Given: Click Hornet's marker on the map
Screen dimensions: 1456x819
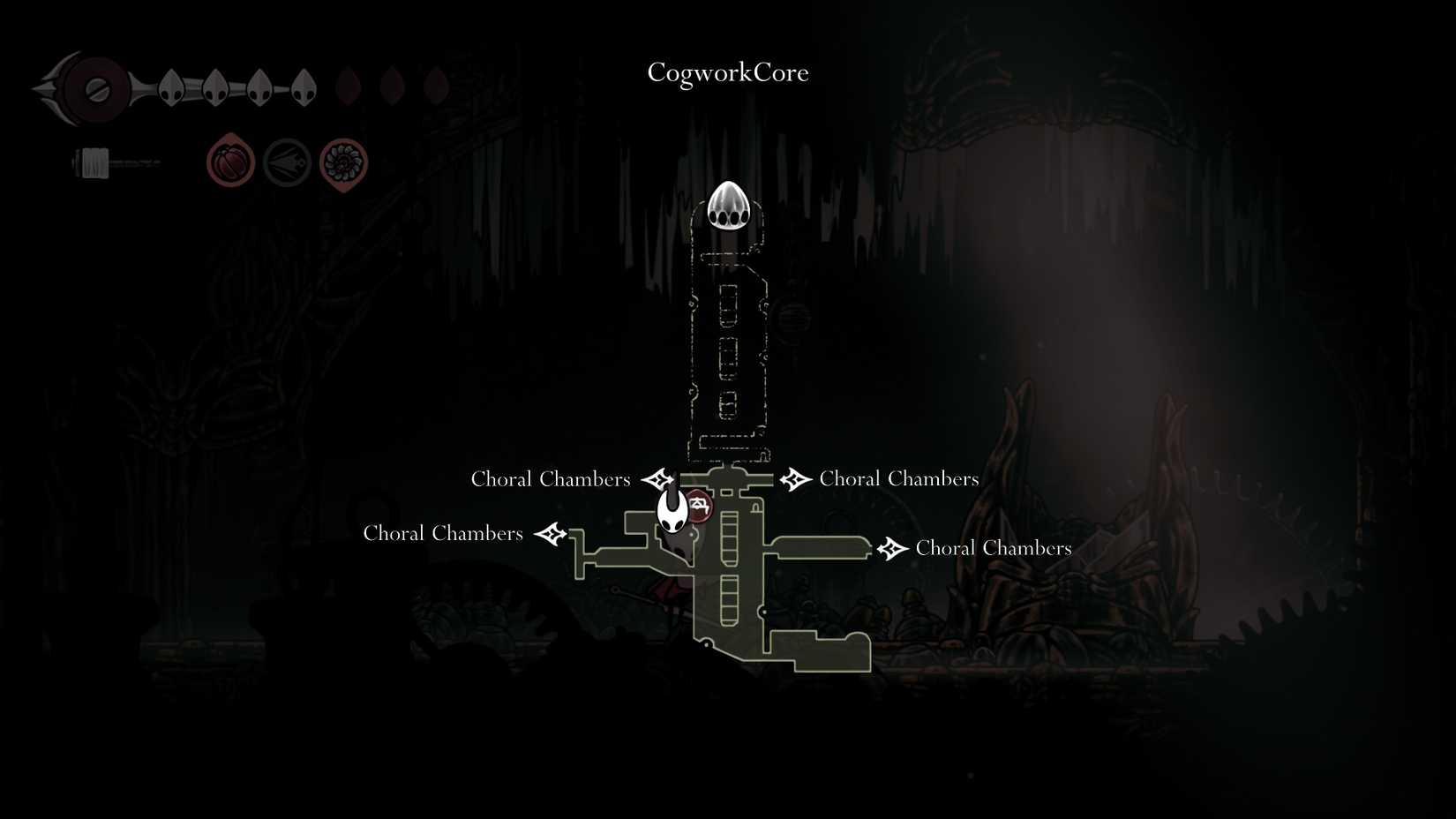Looking at the screenshot, I should click(672, 512).
